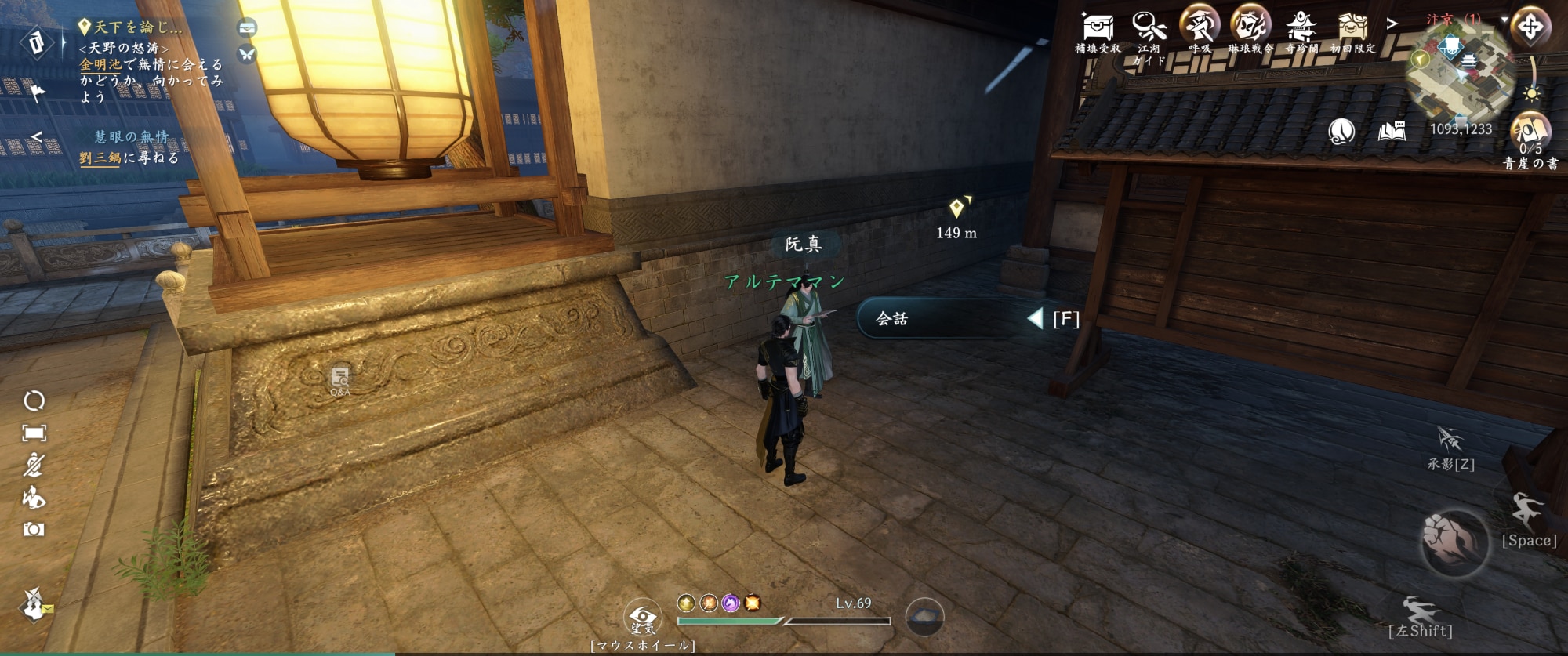Viewport: 1568px width, 656px height.
Task: Expand the top icon row arrow
Action: [1392, 24]
